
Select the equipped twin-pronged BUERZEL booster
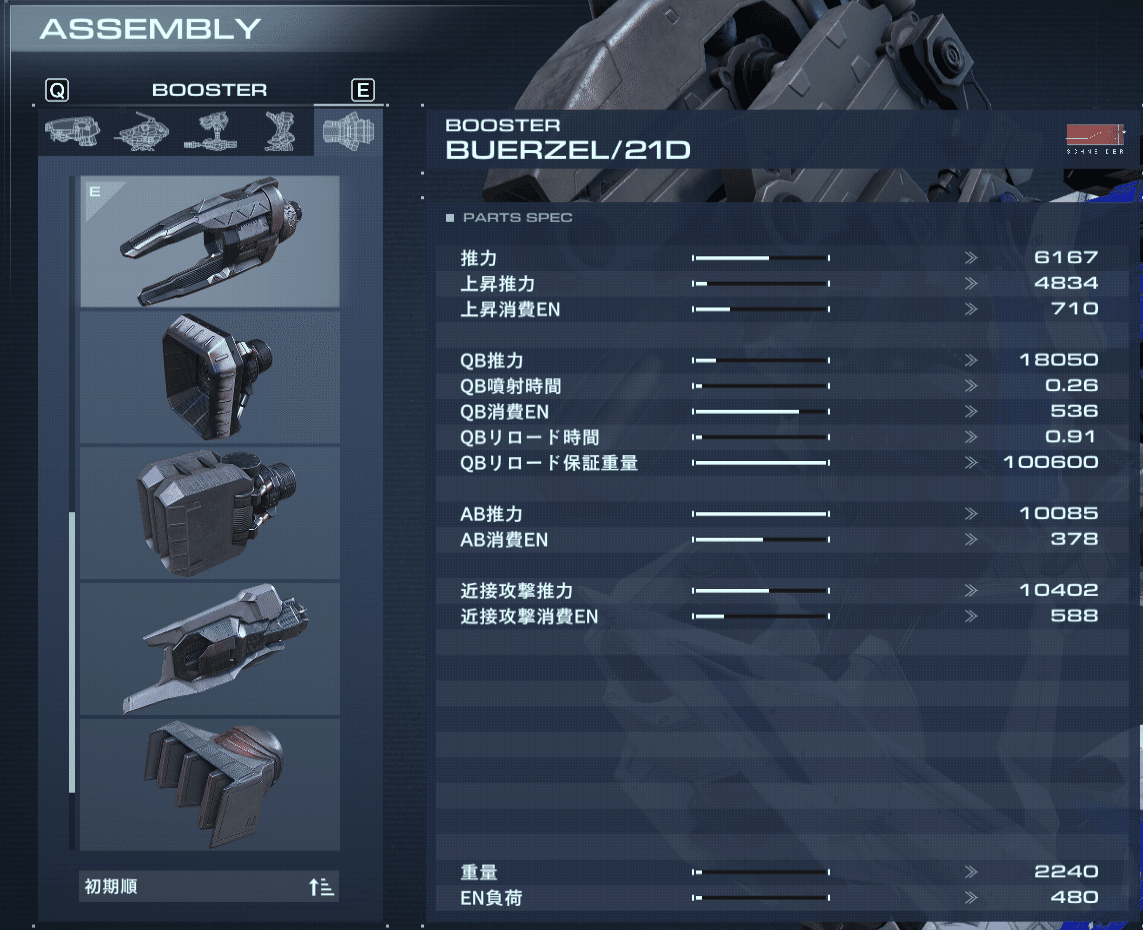(x=210, y=241)
